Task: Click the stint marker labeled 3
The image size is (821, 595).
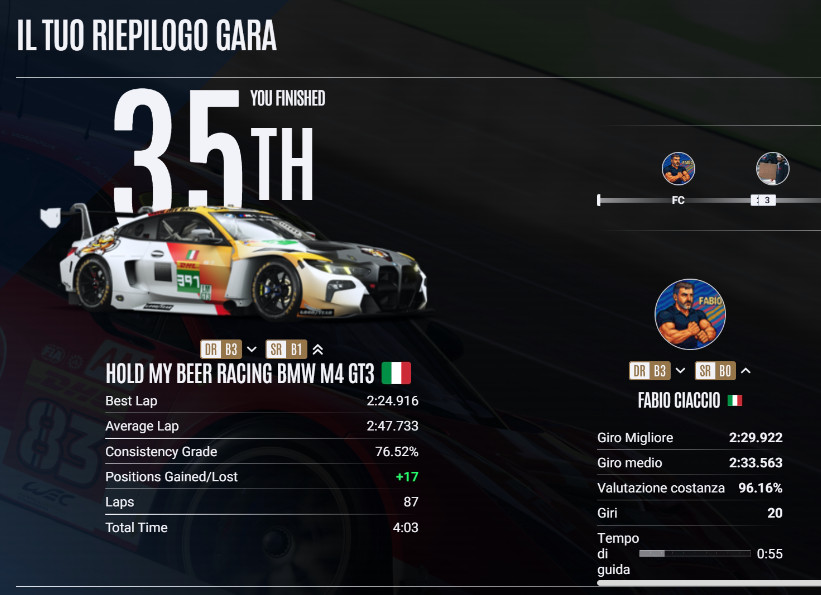Action: click(764, 200)
